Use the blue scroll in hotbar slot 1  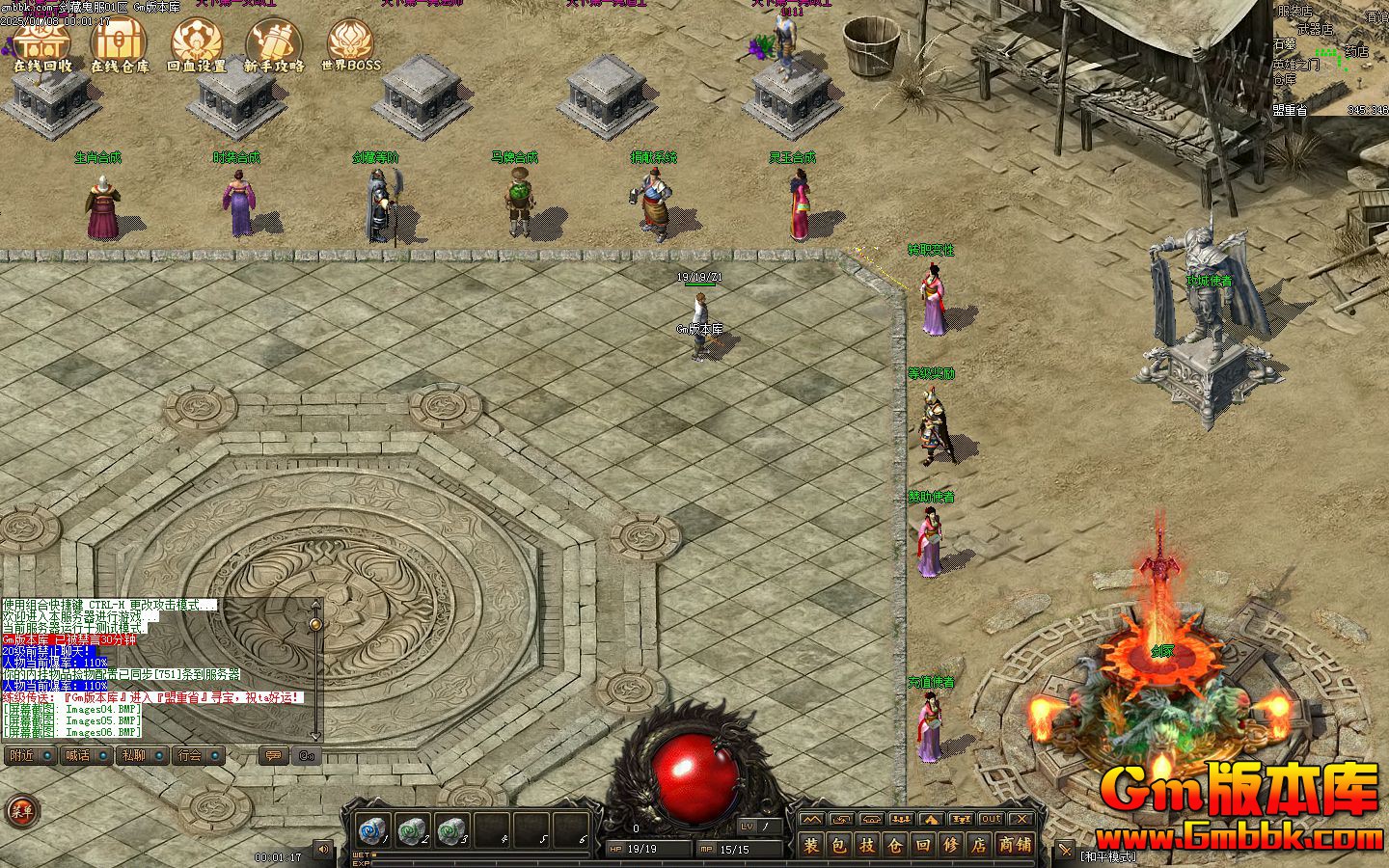coord(371,830)
